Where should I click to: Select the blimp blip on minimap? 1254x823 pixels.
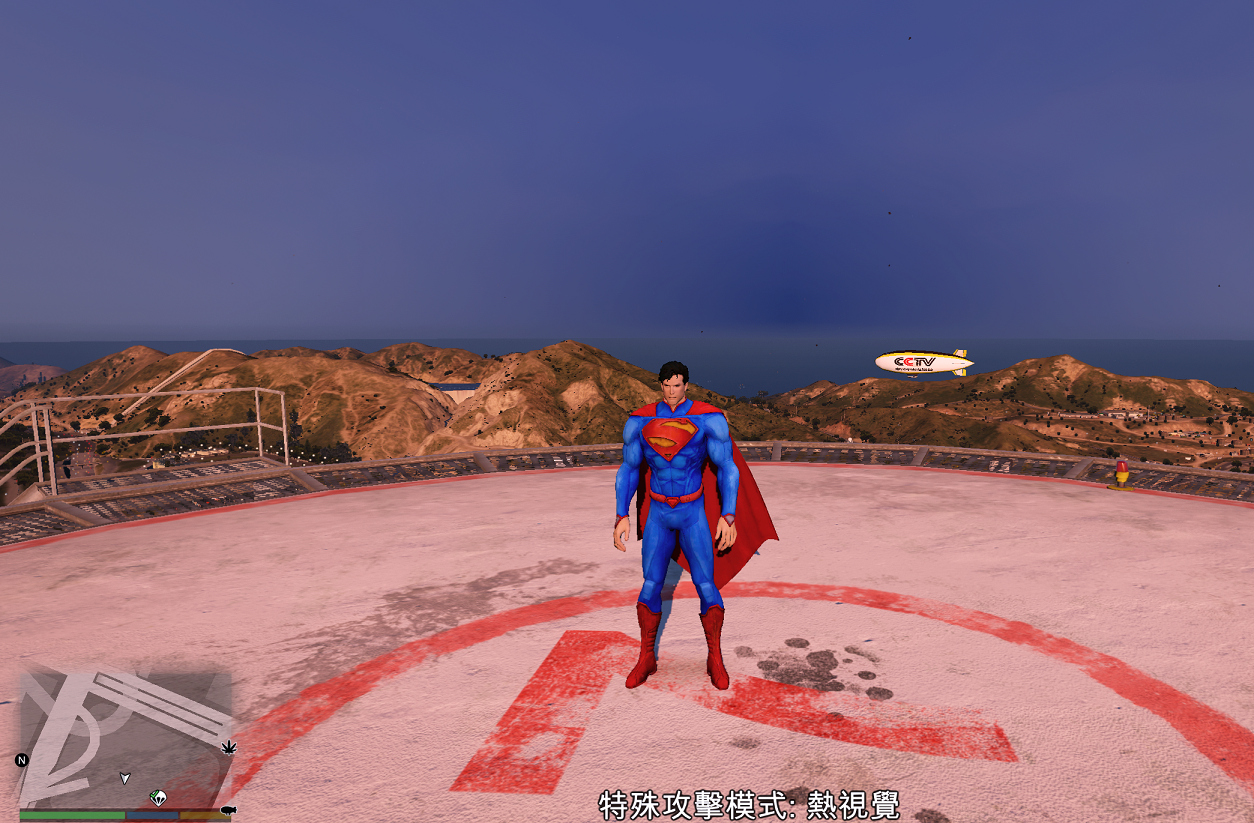(228, 810)
